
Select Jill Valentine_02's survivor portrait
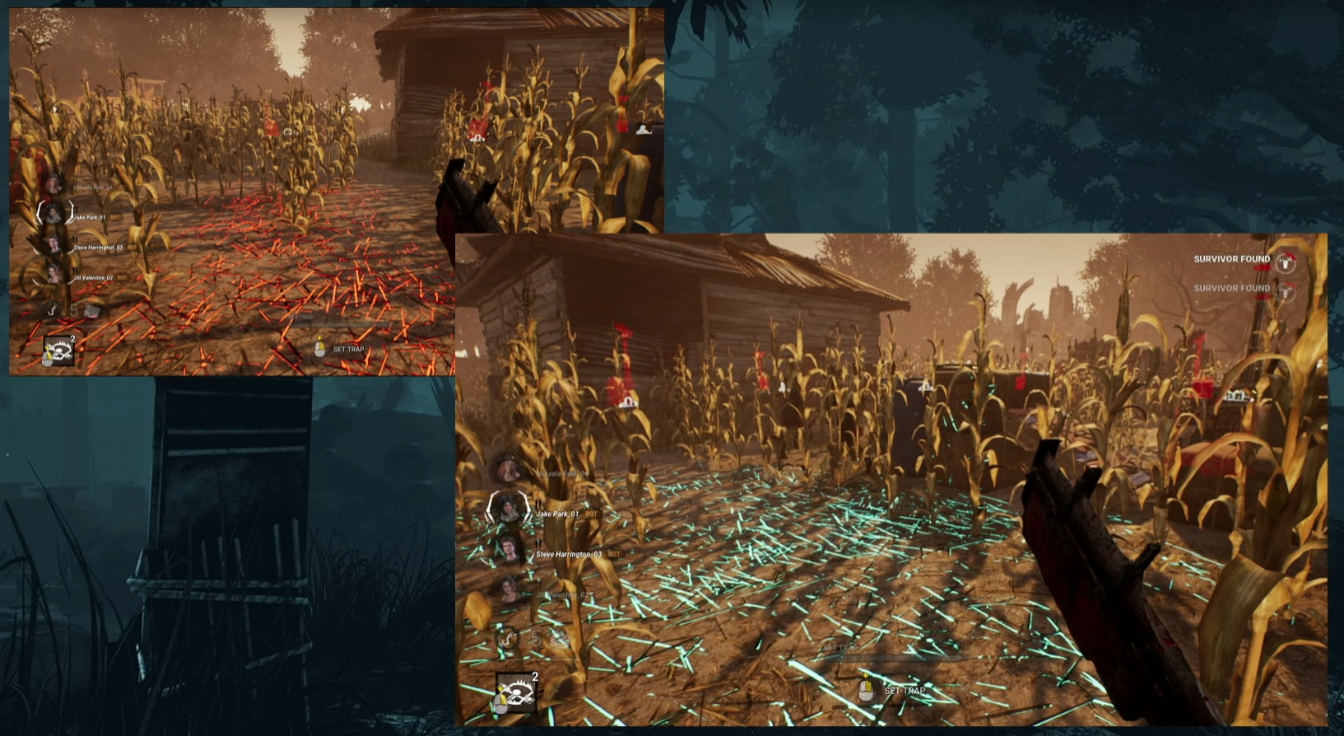pyautogui.click(x=509, y=588)
